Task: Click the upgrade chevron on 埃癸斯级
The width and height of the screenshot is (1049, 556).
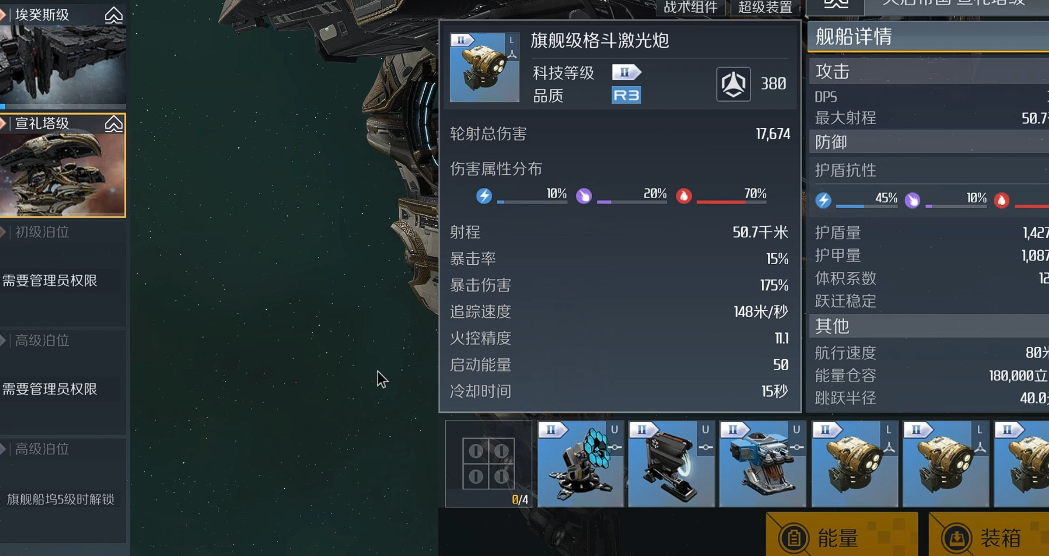Action: click(114, 15)
